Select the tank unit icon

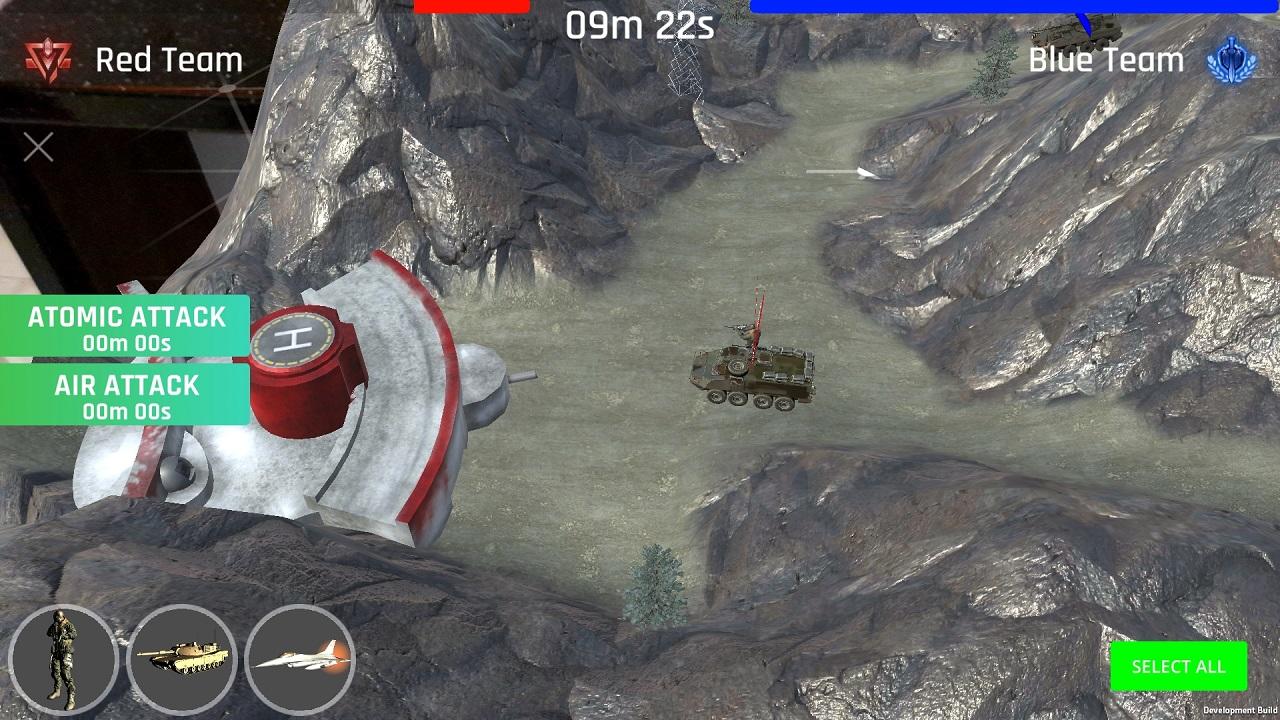click(182, 660)
